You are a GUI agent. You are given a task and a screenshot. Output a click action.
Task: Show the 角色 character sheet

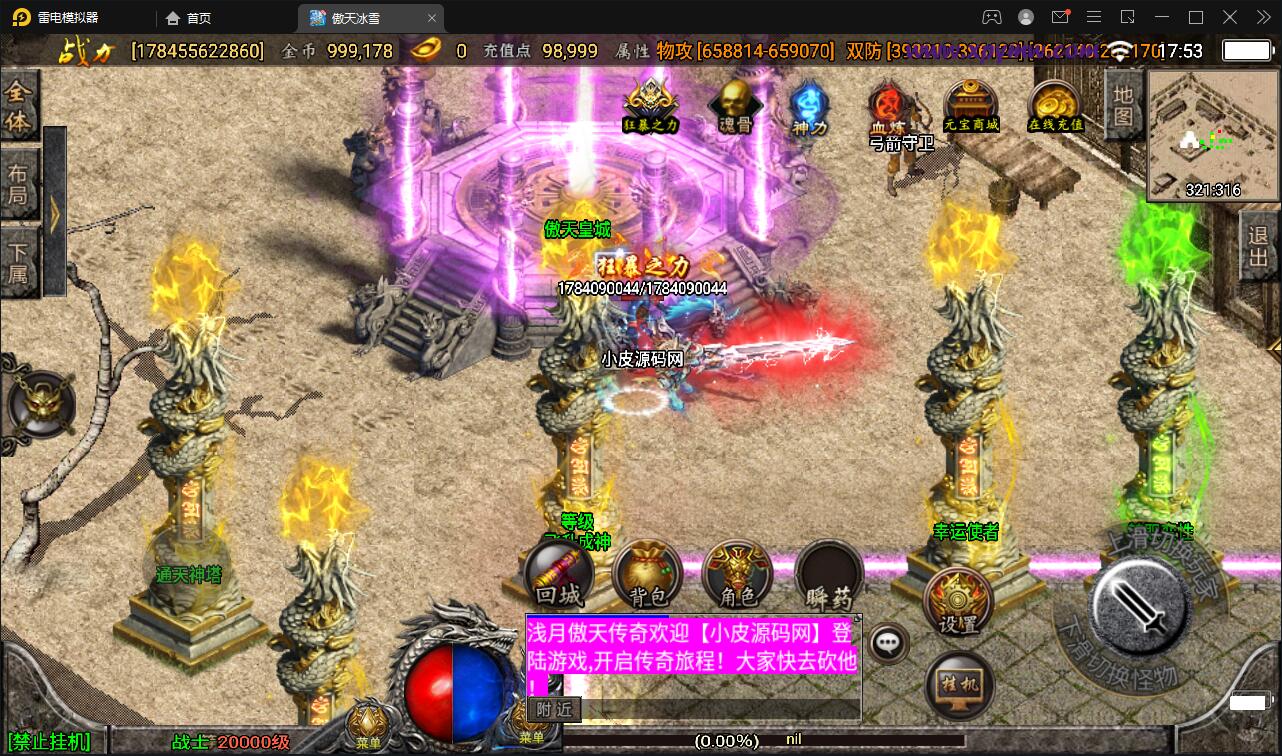[x=738, y=576]
